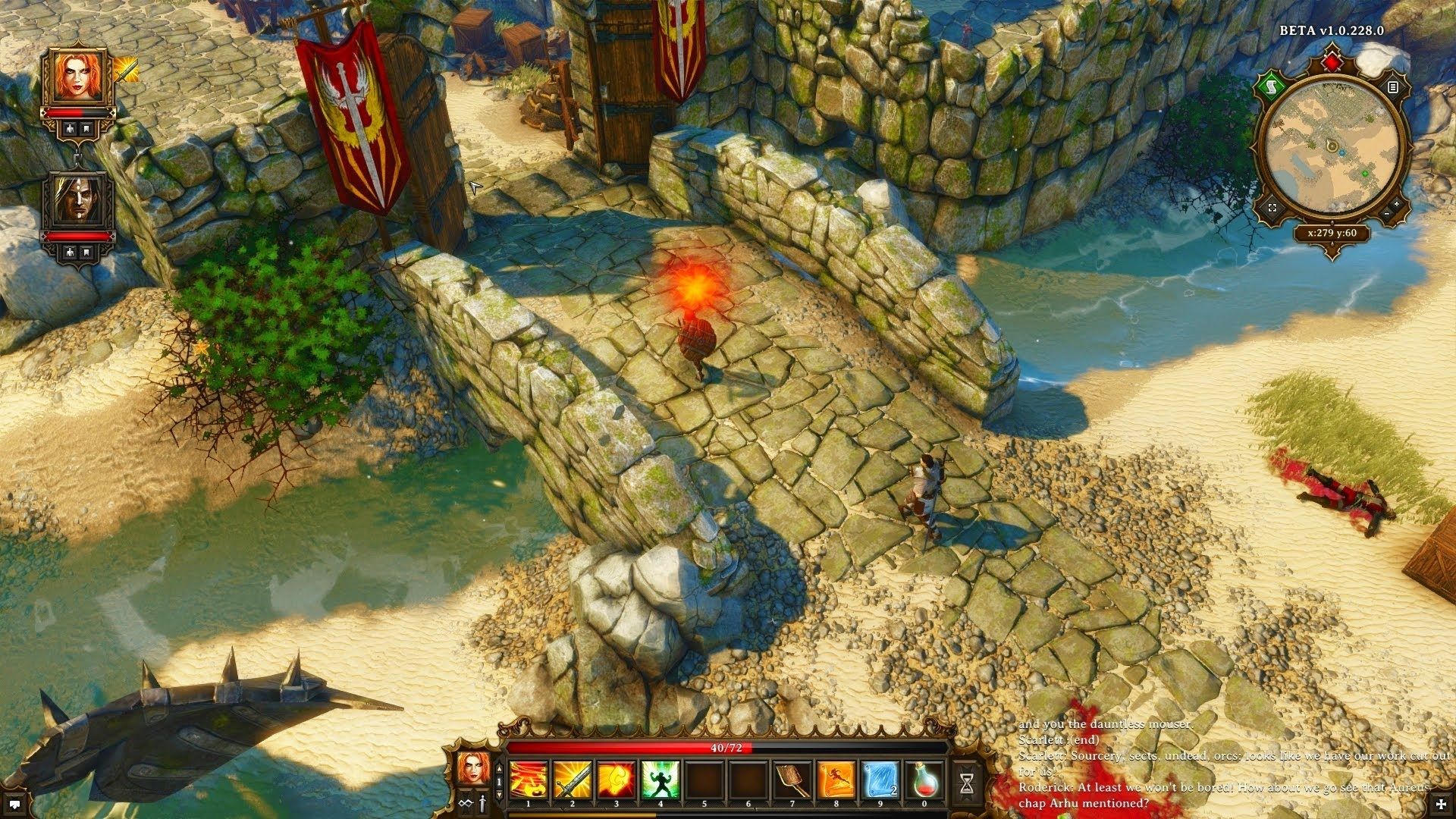This screenshot has height=819, width=1456.
Task: Select the shovel in hotbar slot 7
Action: pos(792,780)
